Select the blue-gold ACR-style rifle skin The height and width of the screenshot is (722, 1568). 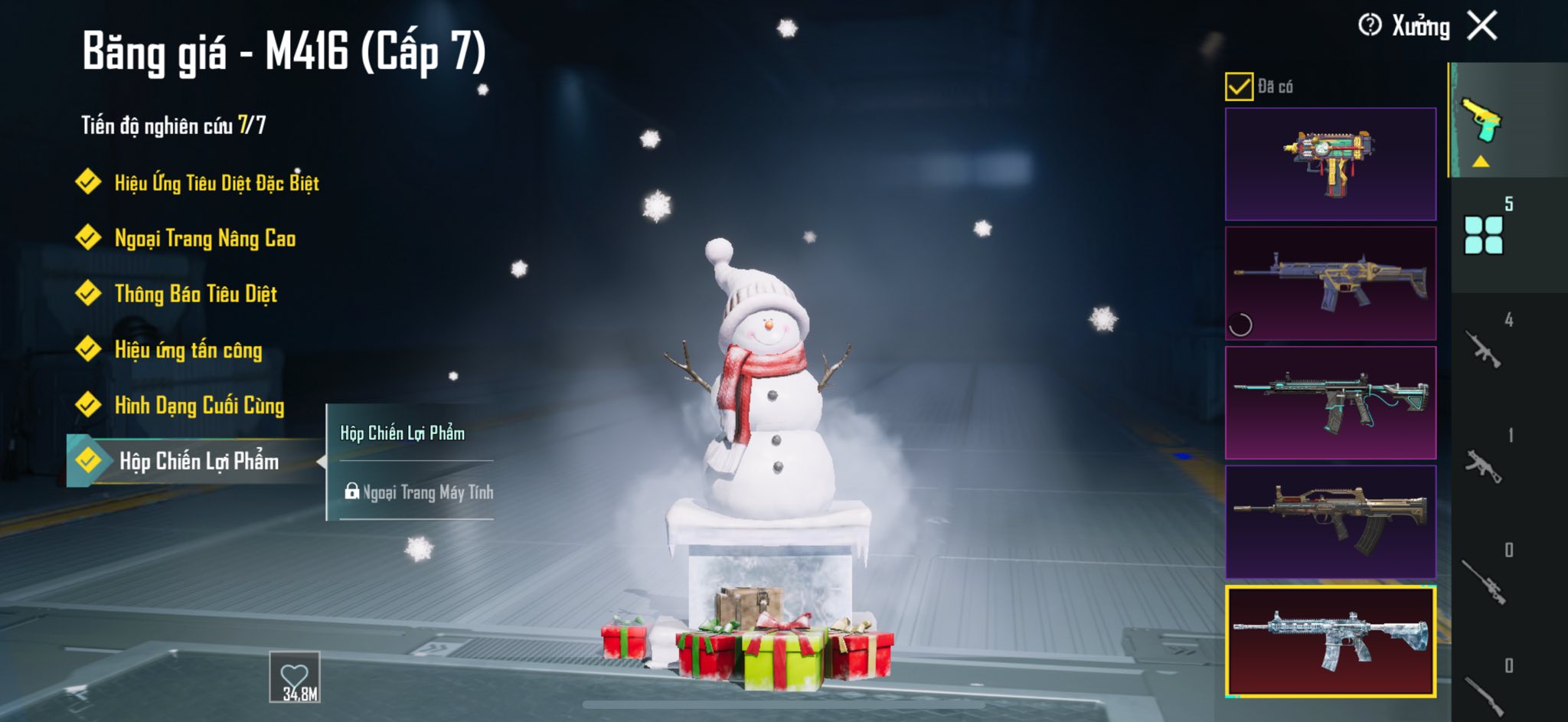point(1330,283)
